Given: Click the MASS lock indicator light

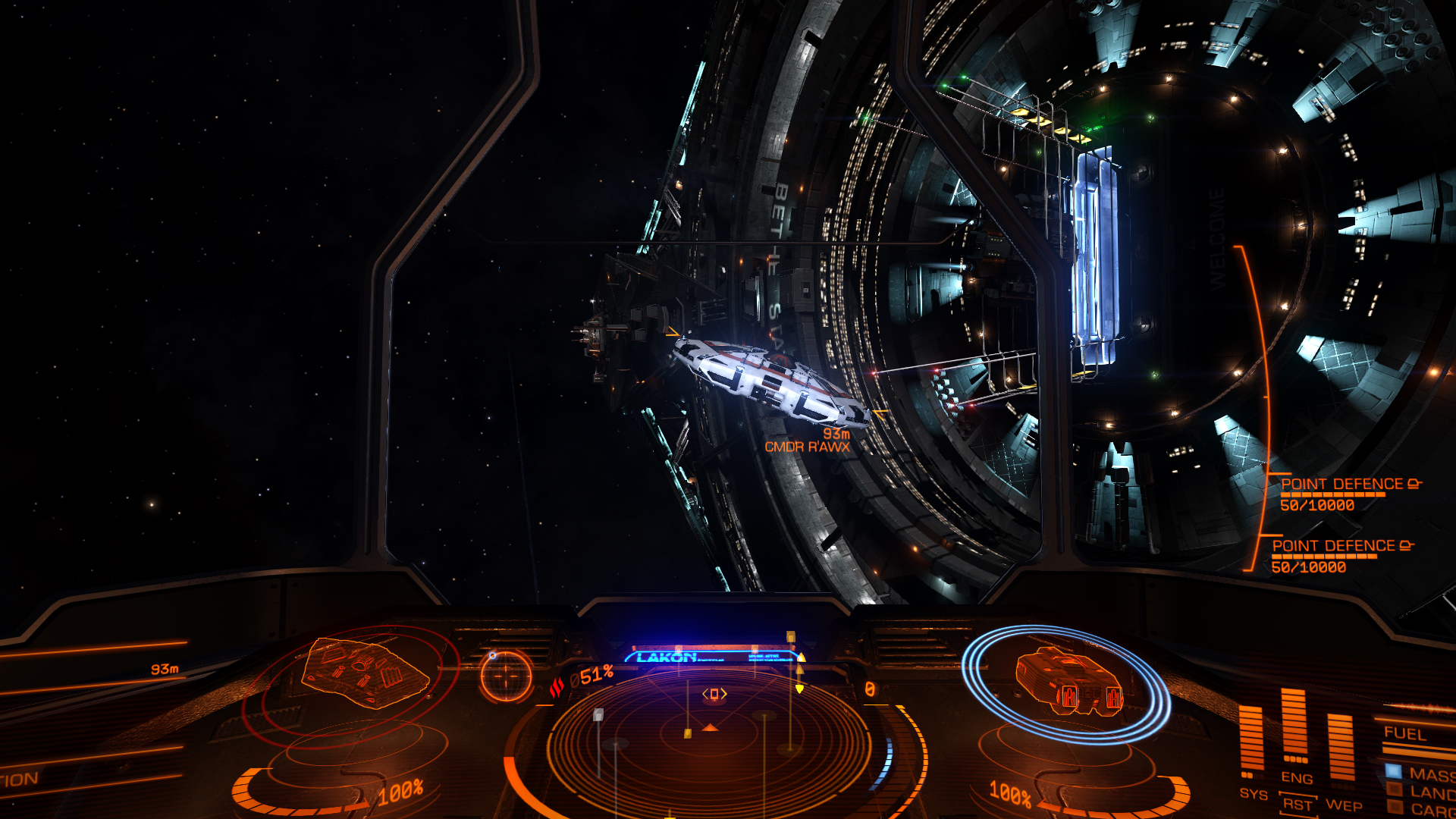Looking at the screenshot, I should 1394,772.
